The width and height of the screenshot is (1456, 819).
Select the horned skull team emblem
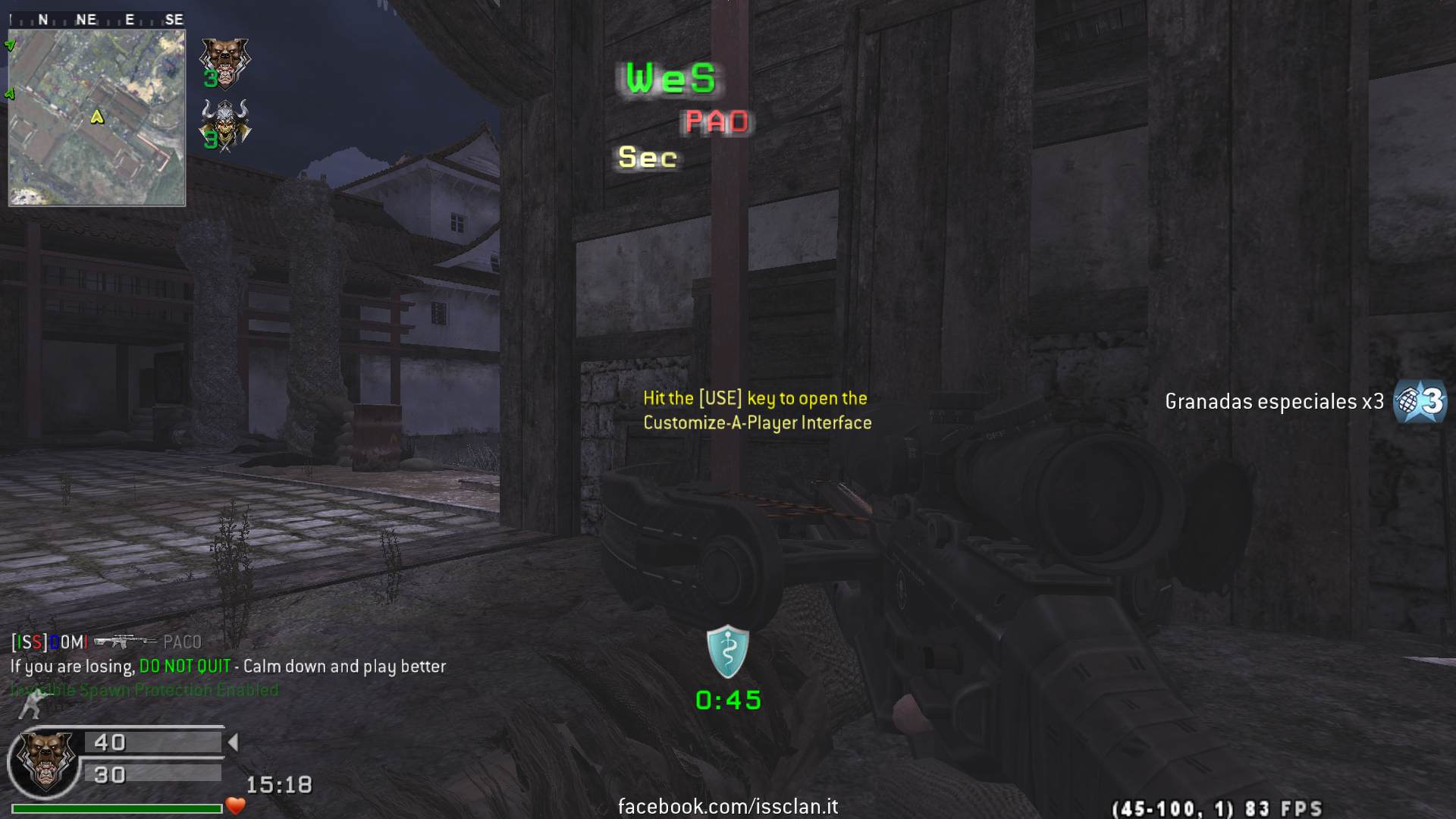(x=224, y=124)
